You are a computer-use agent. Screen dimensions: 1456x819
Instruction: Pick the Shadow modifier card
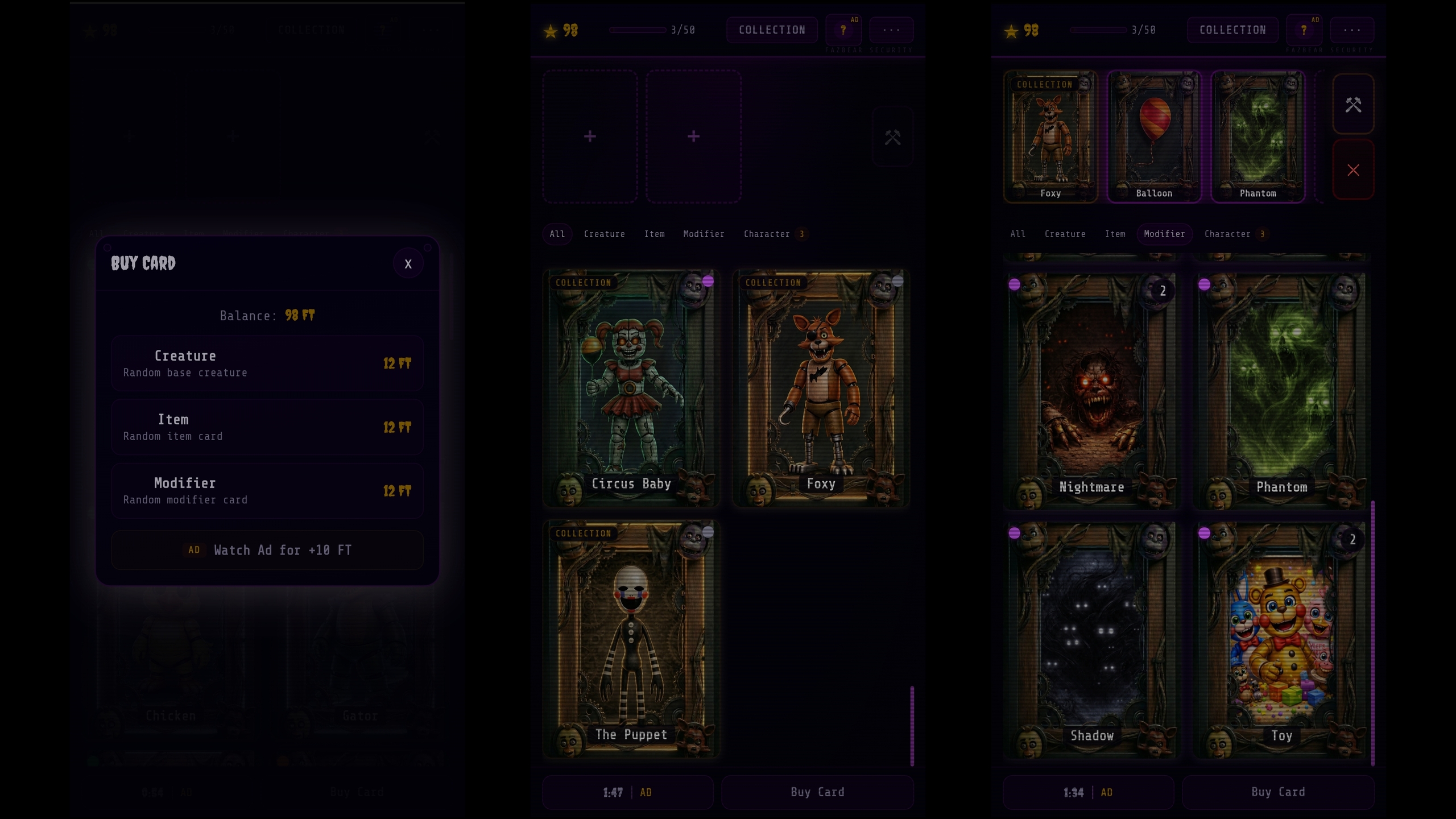1091,640
